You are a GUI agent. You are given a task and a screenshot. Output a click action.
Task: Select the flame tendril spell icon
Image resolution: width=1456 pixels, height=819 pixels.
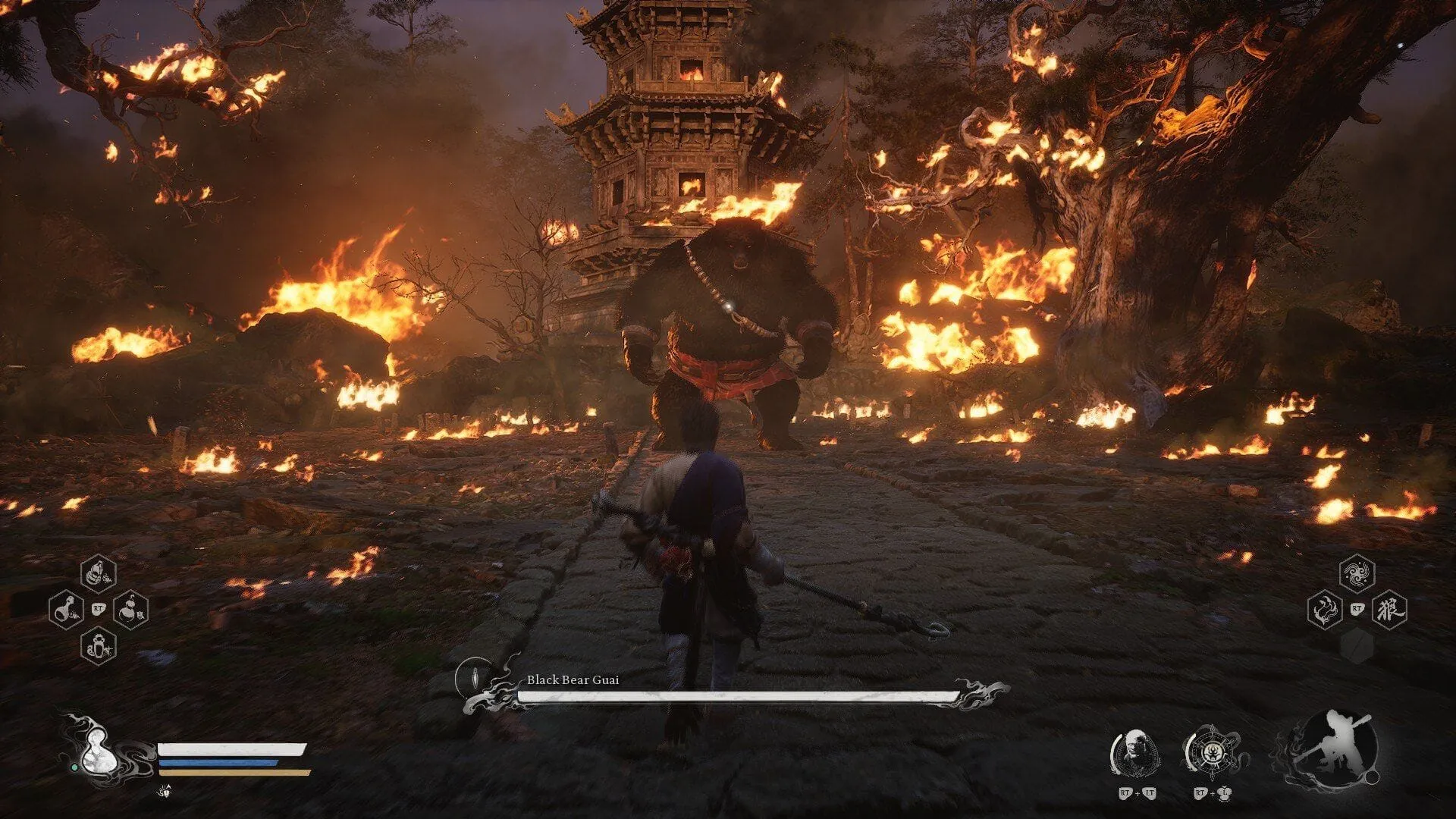point(1325,610)
